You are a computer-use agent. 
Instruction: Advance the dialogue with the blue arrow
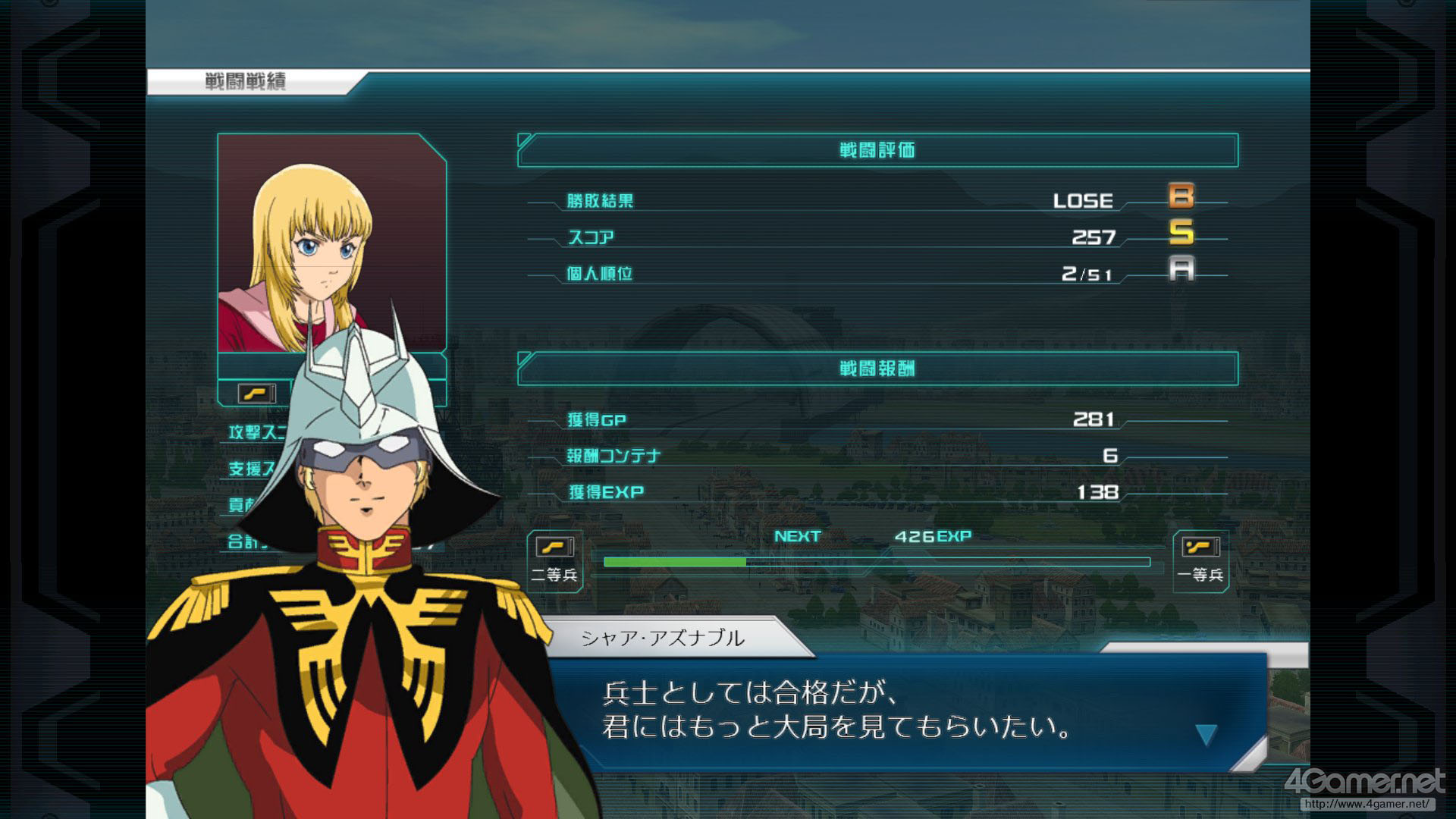(1206, 733)
